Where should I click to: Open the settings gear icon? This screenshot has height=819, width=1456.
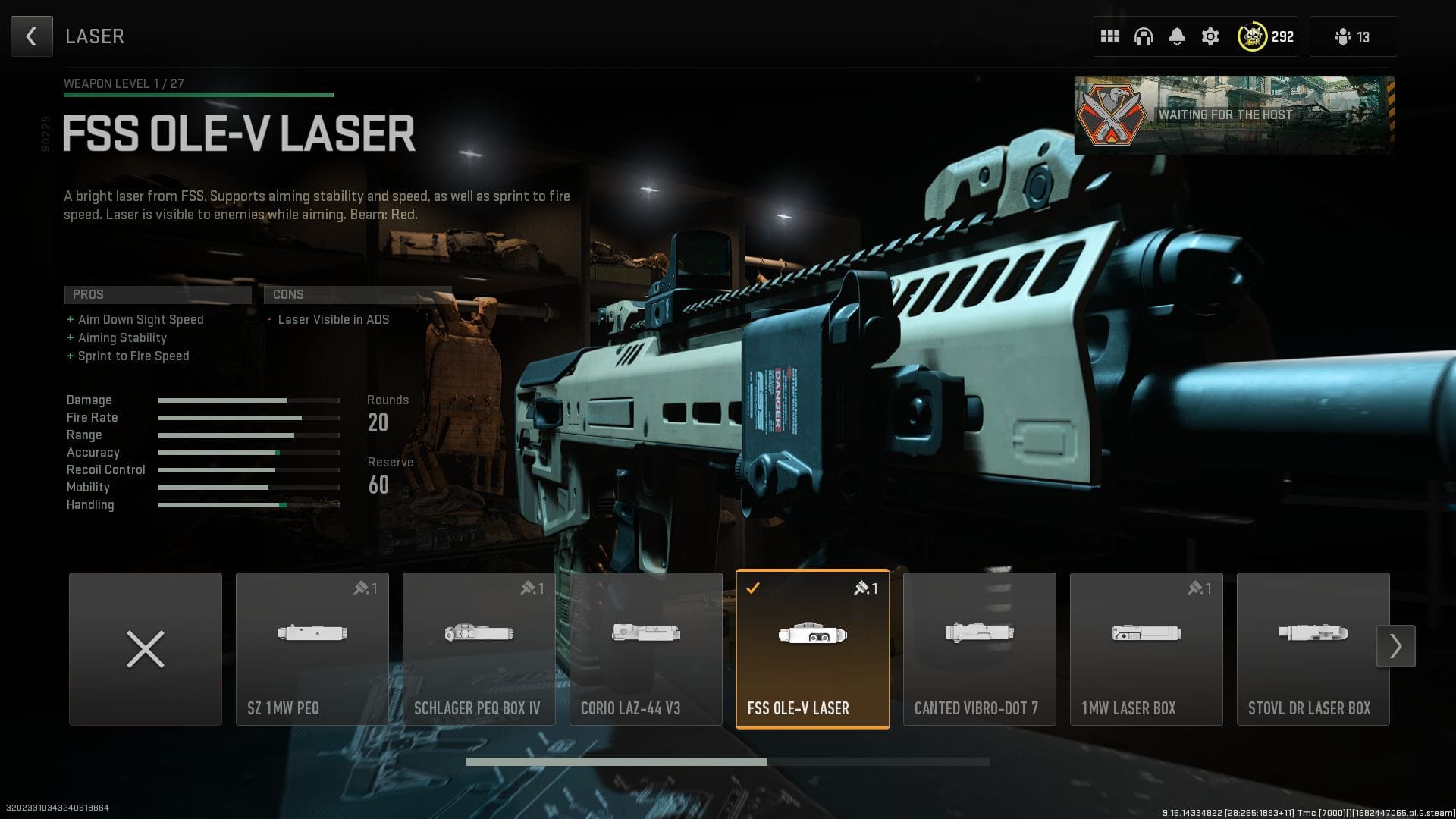1210,36
